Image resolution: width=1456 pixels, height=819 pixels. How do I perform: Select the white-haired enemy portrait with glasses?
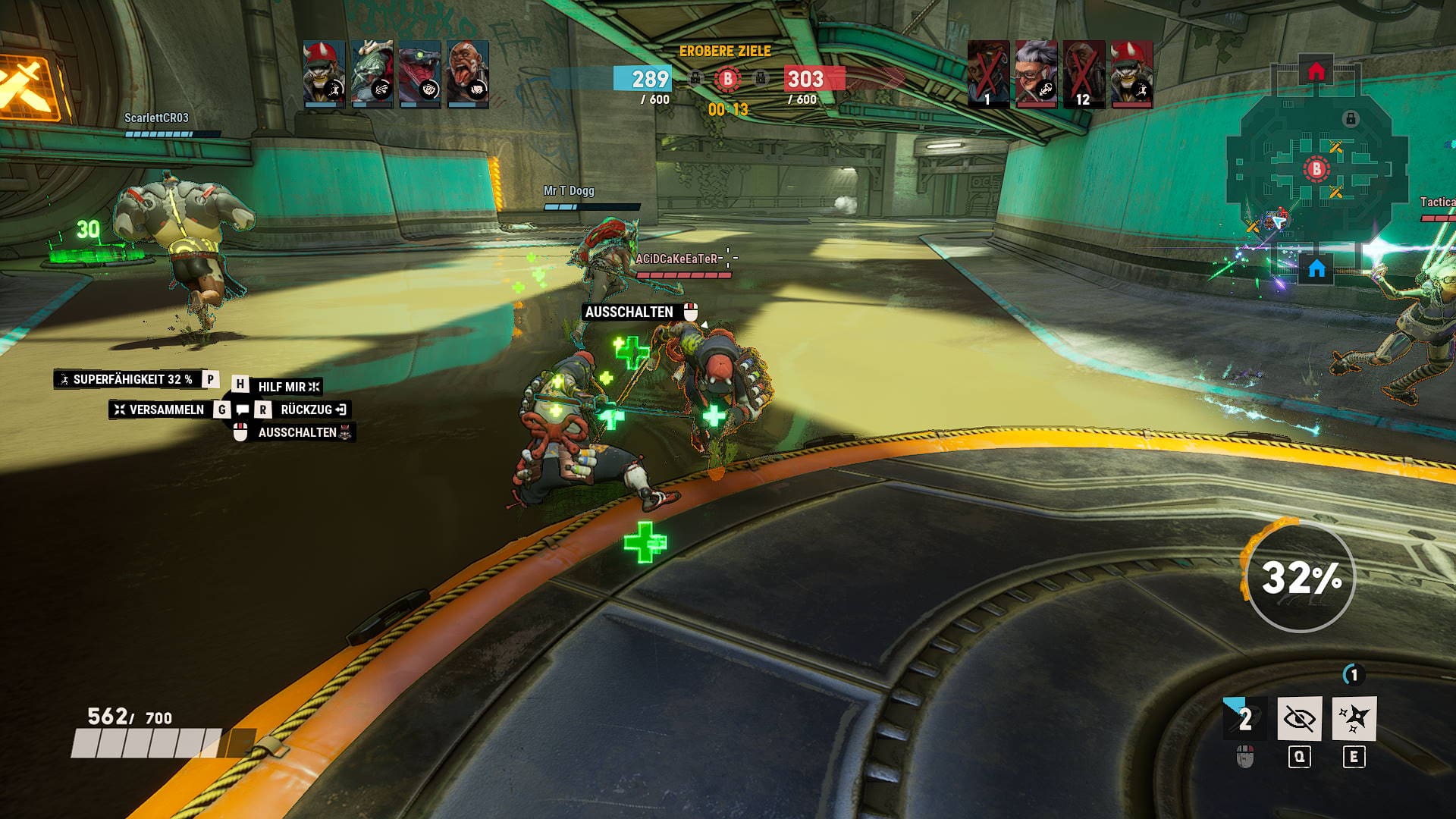coord(1036,74)
